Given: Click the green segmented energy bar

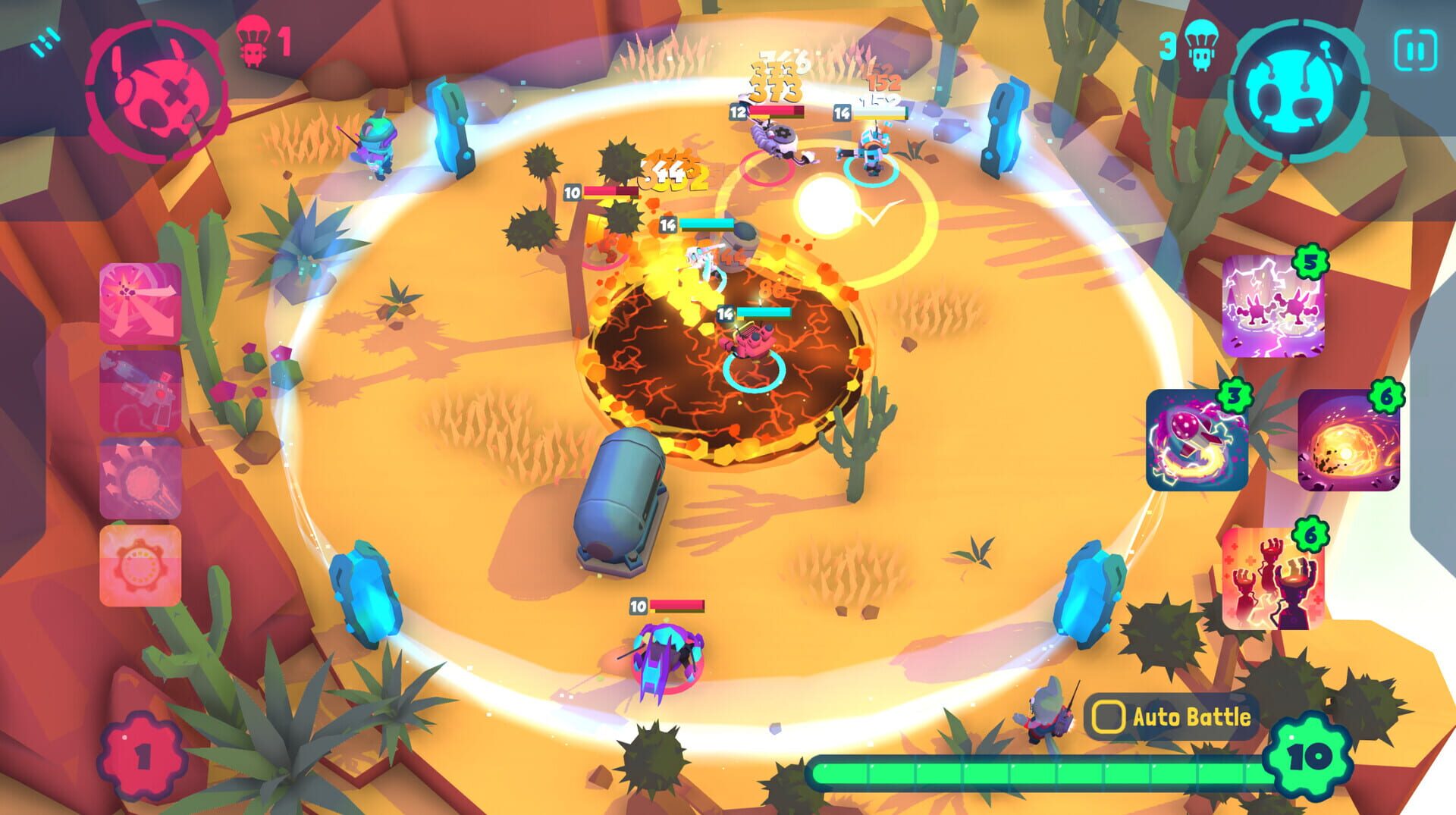Looking at the screenshot, I should pyautogui.click(x=1046, y=773).
